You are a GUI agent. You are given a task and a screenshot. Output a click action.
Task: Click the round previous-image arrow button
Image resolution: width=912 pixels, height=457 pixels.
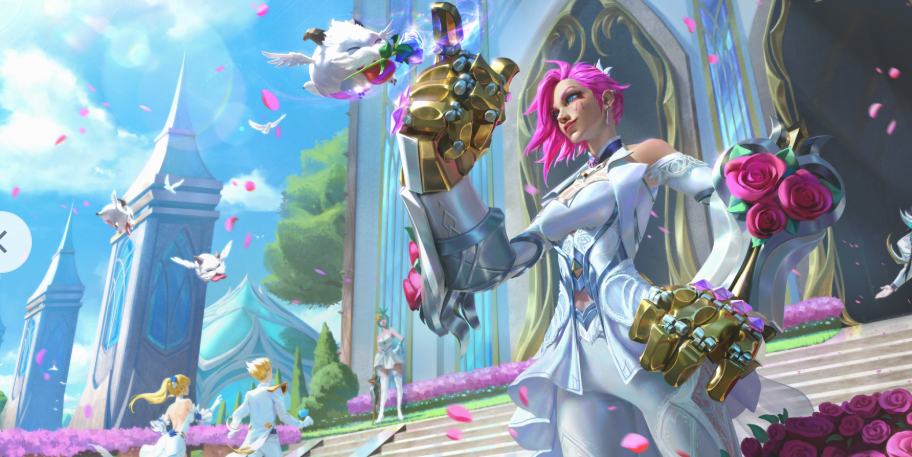tap(8, 241)
